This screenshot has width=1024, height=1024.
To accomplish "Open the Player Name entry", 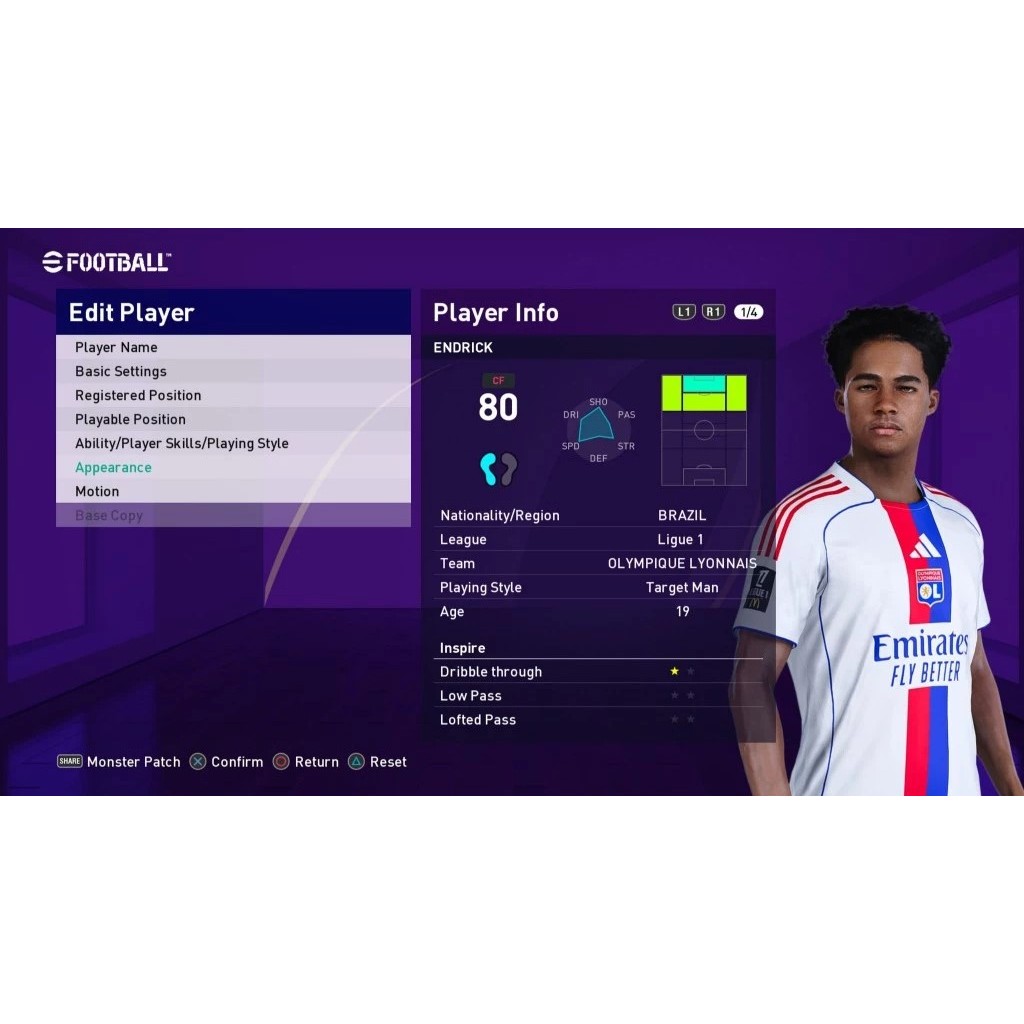I will tap(116, 347).
